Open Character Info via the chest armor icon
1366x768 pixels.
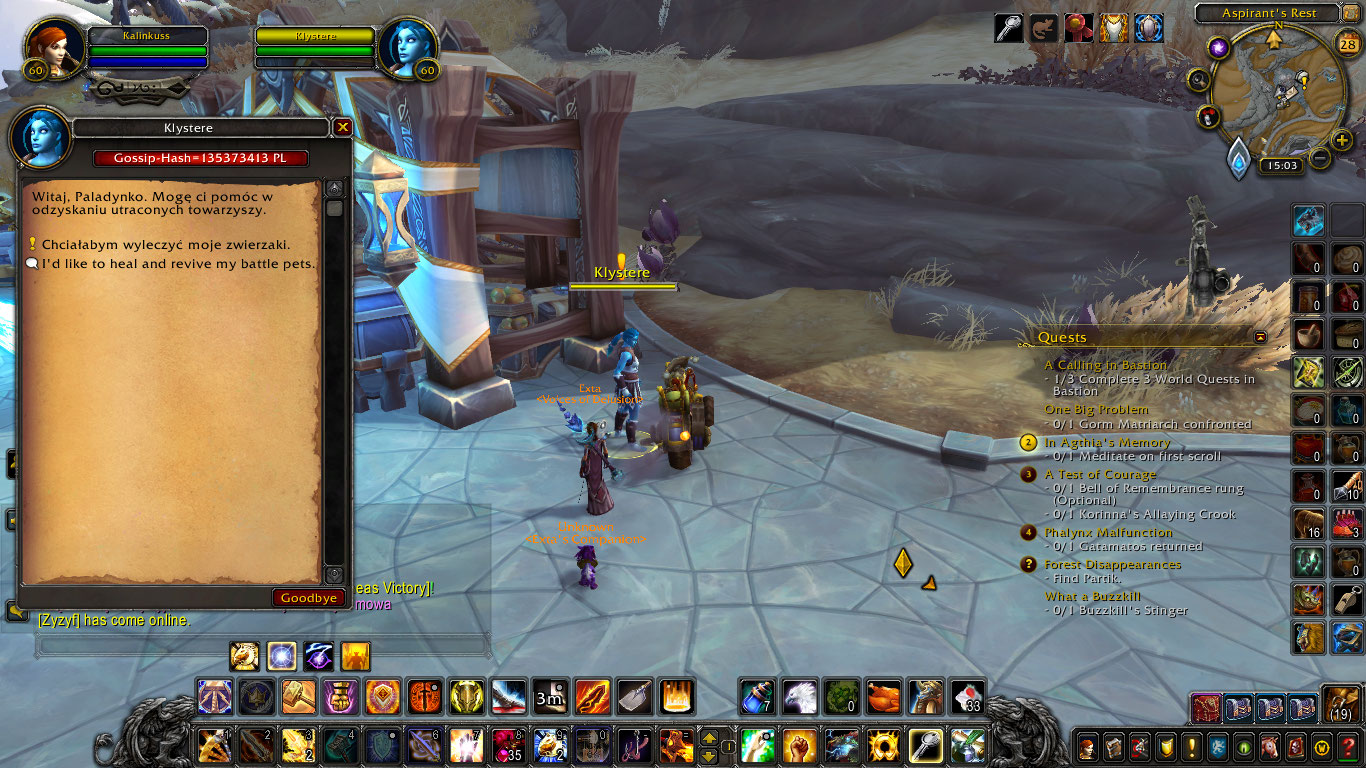[x=1114, y=28]
